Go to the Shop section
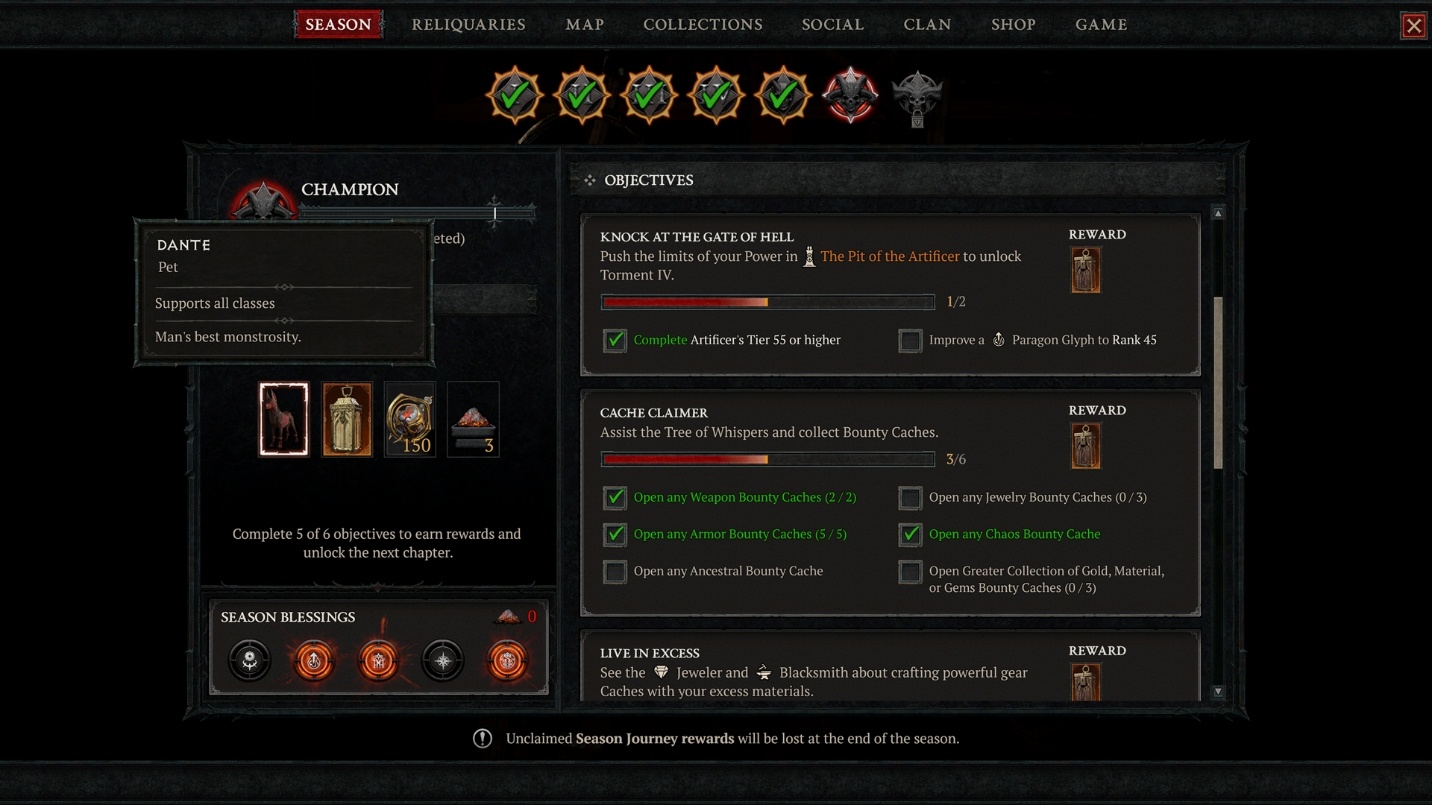Screen dimensions: 1432x805 tap(1013, 24)
